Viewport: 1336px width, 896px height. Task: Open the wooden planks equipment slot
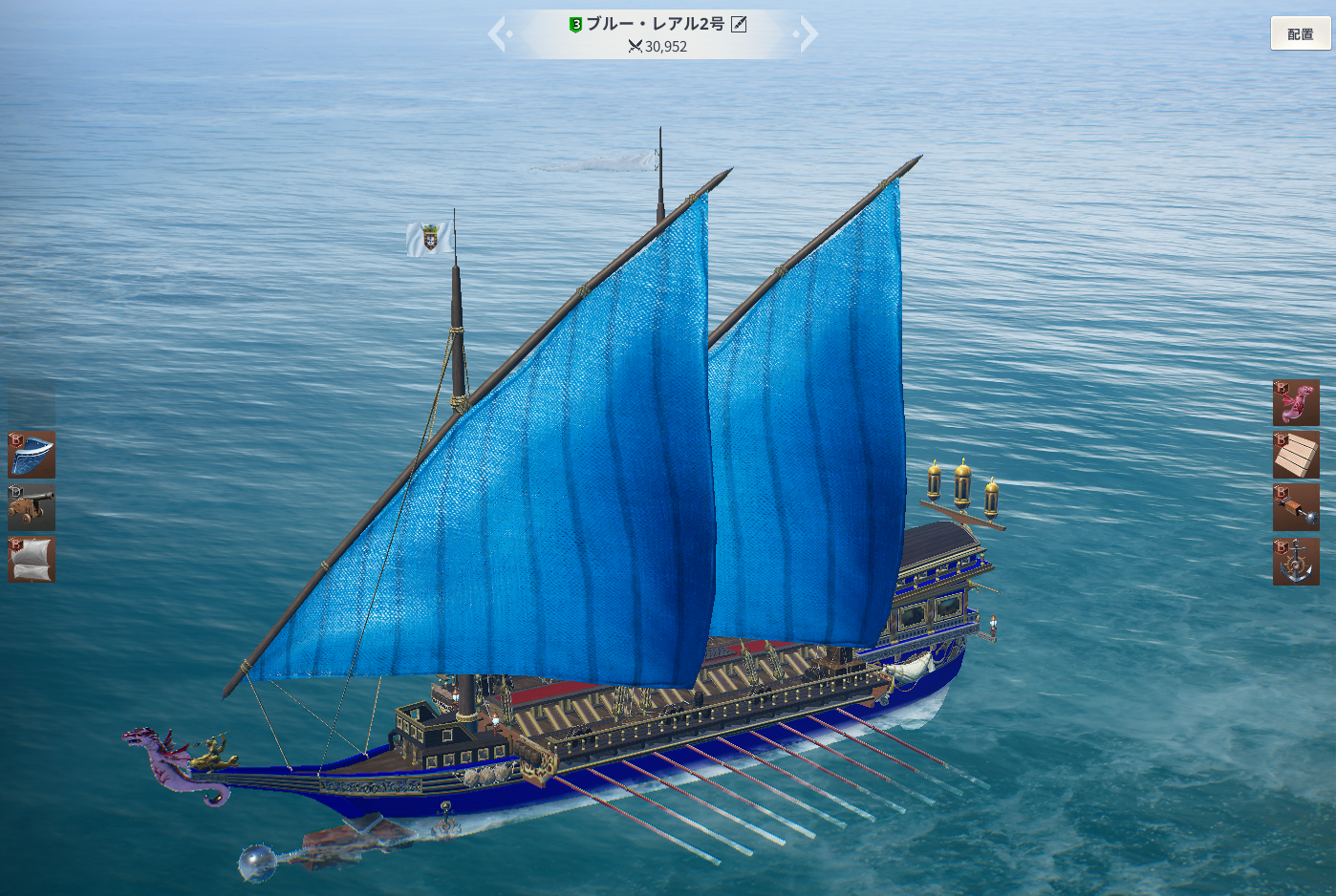1296,455
